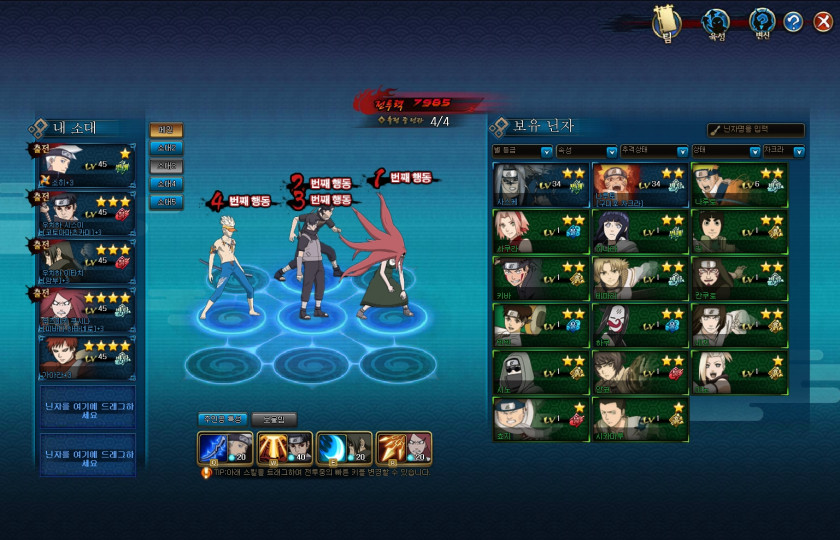Open the yellow scroll tip icon
Screen dimensions: 840x540
[x=666, y=22]
